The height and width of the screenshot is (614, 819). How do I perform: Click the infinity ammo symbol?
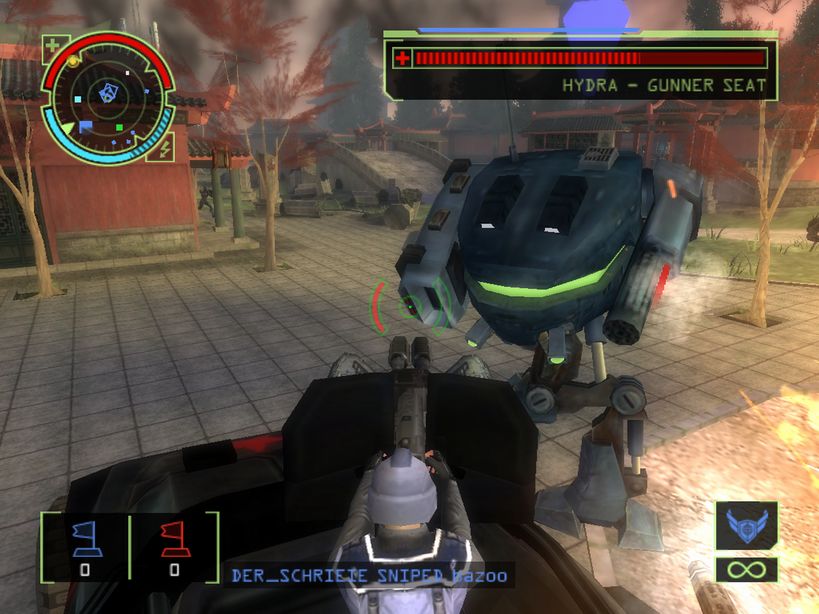tap(746, 571)
